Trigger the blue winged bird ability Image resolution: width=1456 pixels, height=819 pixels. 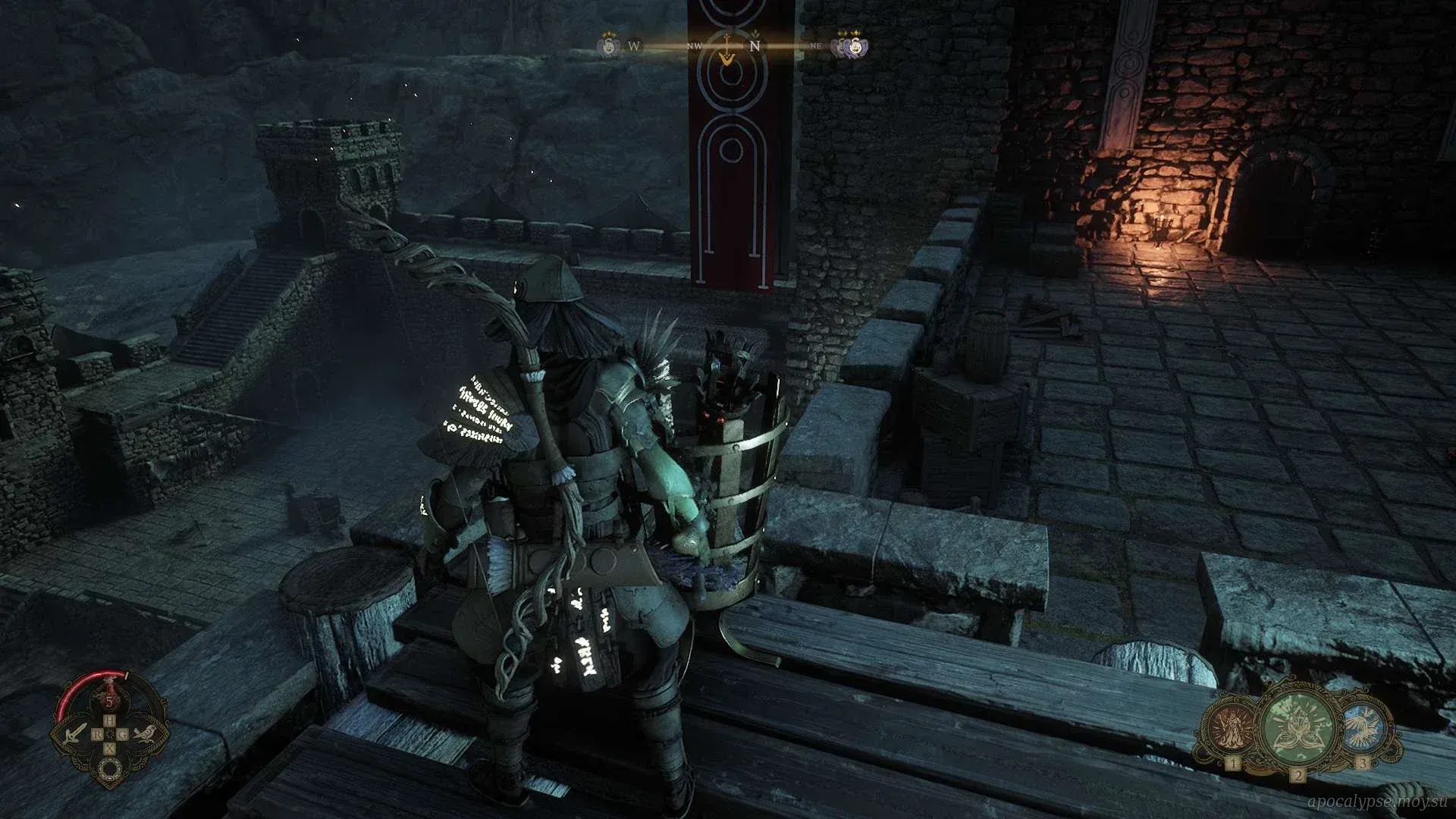(x=1364, y=728)
